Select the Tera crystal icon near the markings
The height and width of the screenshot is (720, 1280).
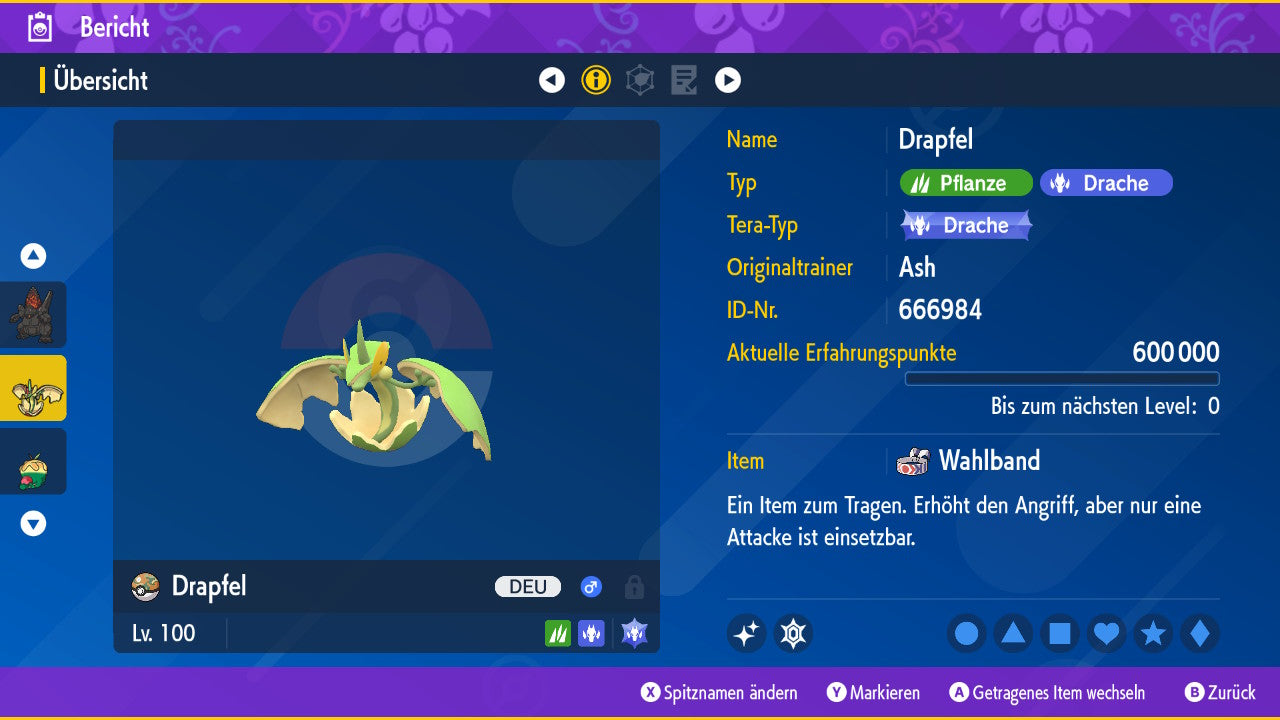pyautogui.click(x=793, y=633)
